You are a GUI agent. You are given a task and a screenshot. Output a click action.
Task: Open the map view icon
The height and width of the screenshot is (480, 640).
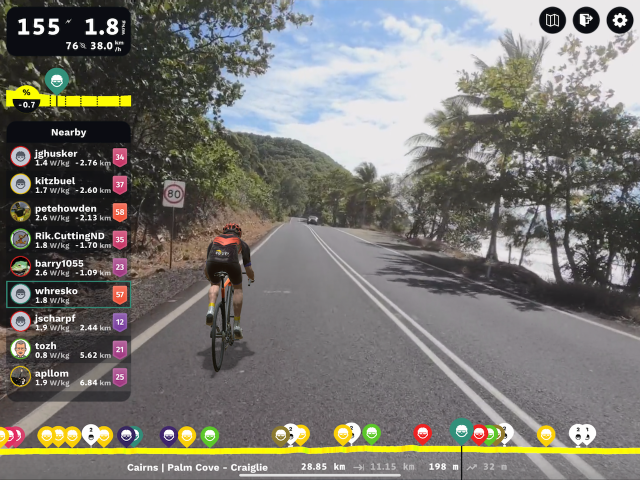tap(552, 20)
